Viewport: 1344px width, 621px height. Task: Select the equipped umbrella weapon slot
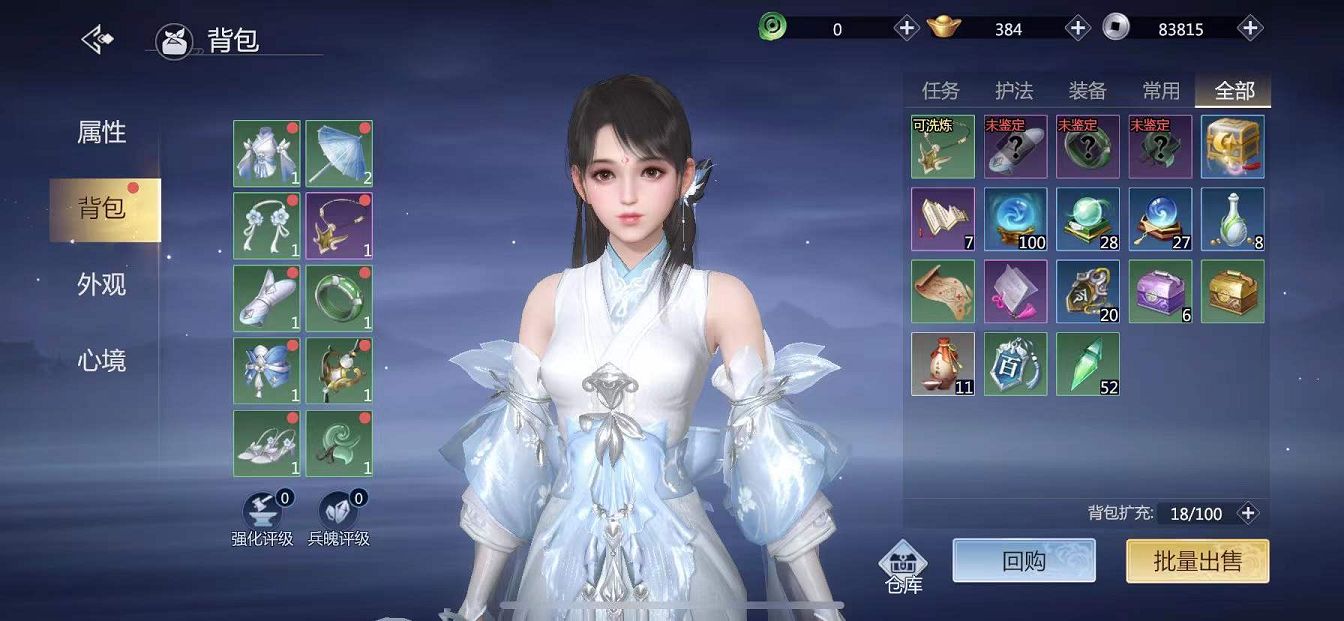[339, 154]
